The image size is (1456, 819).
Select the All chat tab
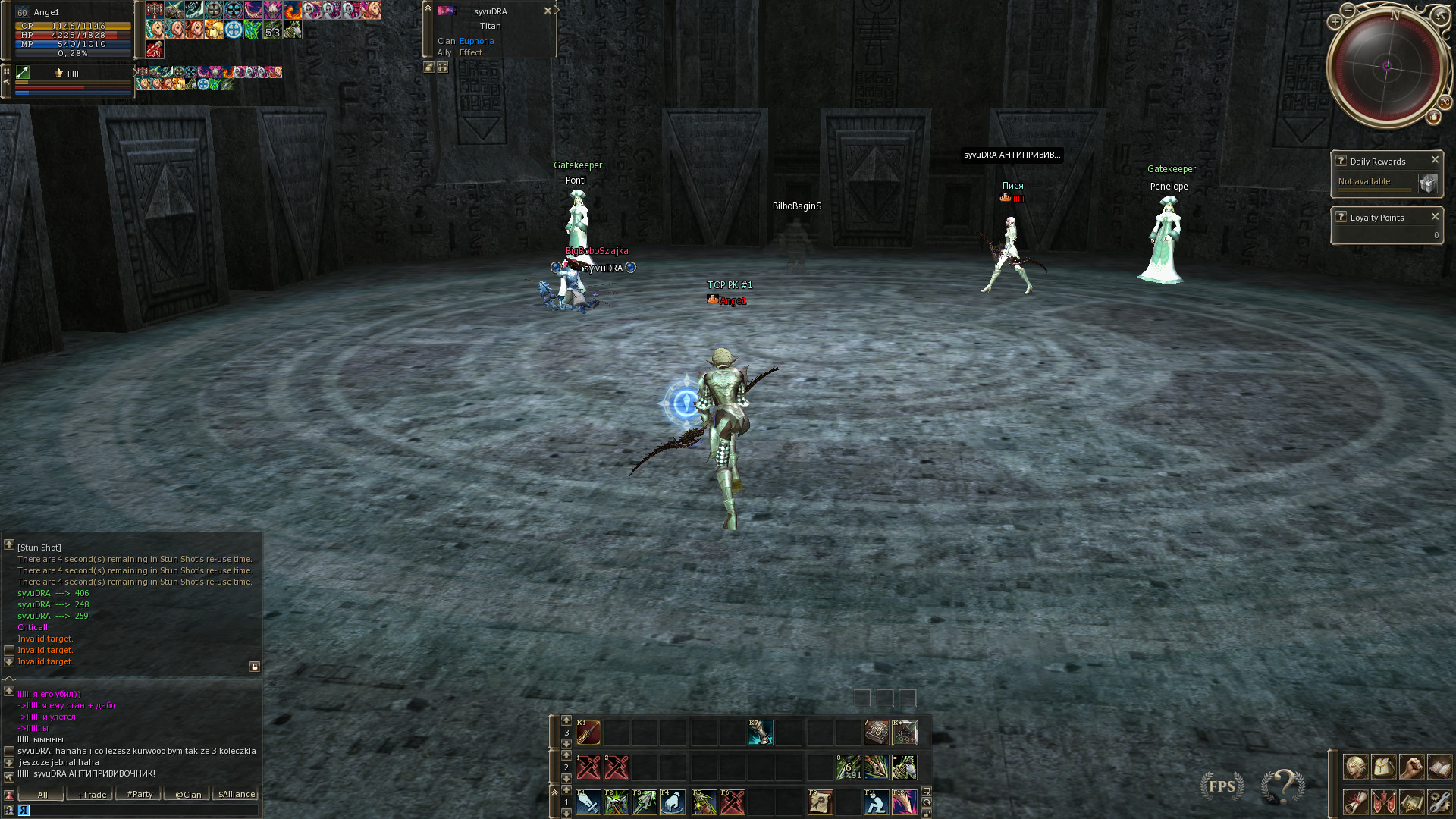point(42,795)
